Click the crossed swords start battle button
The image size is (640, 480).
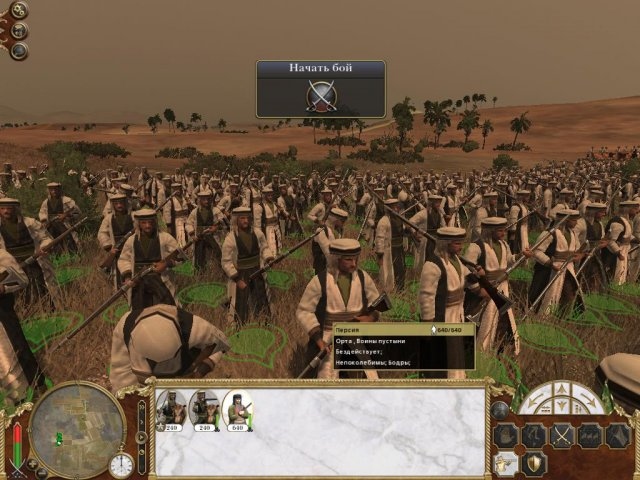click(320, 96)
